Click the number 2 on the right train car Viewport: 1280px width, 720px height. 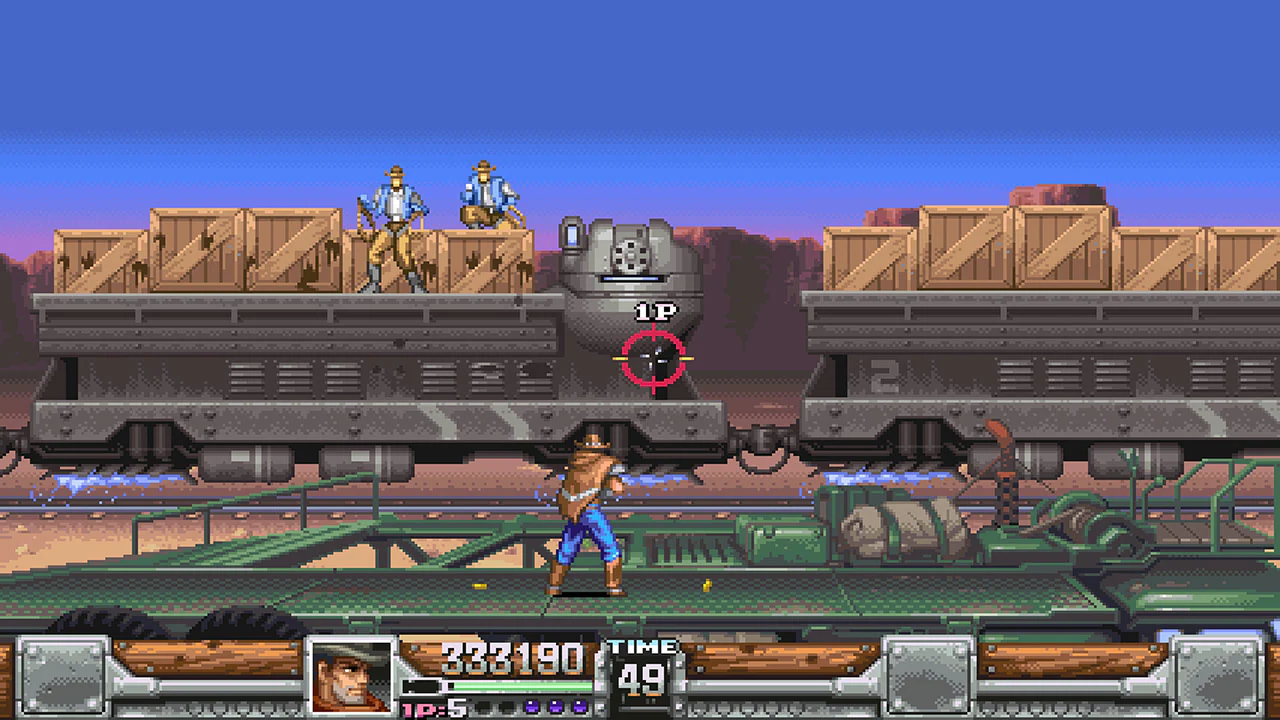pos(885,375)
